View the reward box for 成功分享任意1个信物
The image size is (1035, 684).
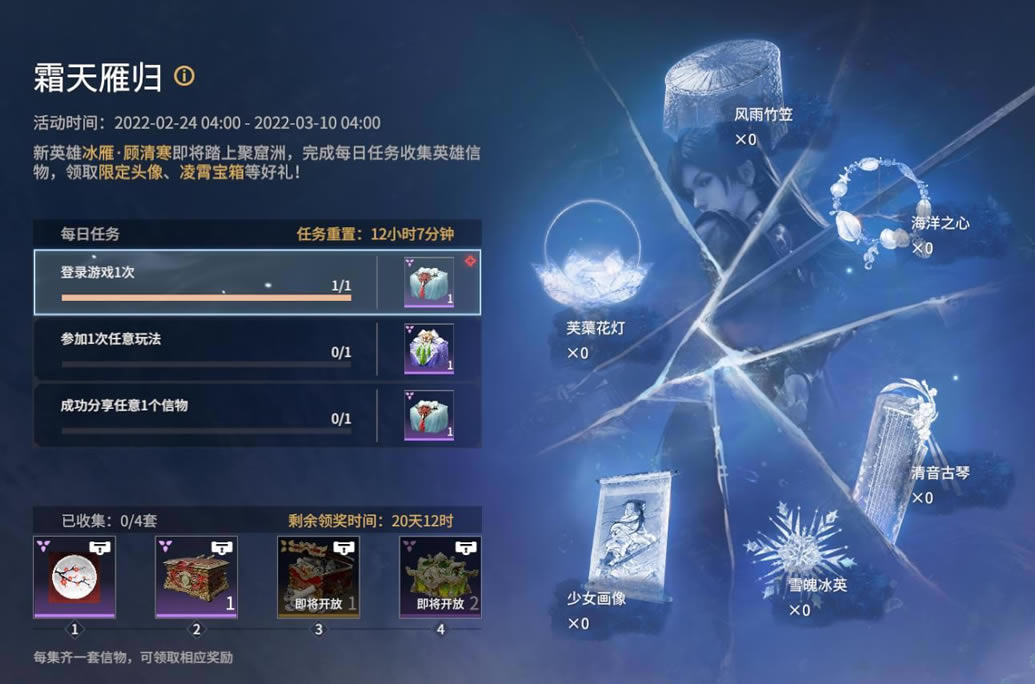429,415
